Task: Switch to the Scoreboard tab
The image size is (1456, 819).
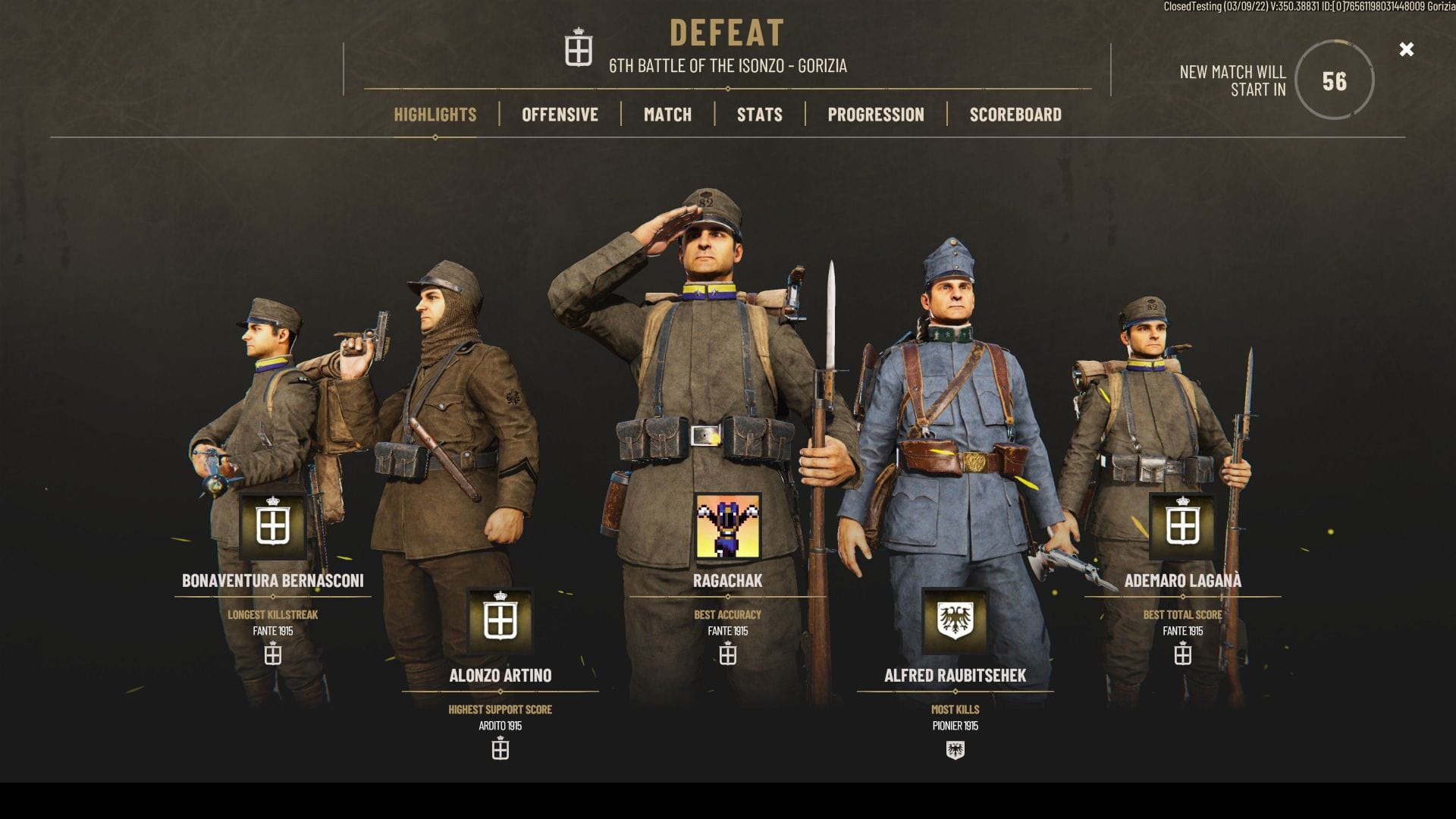Action: point(1015,115)
